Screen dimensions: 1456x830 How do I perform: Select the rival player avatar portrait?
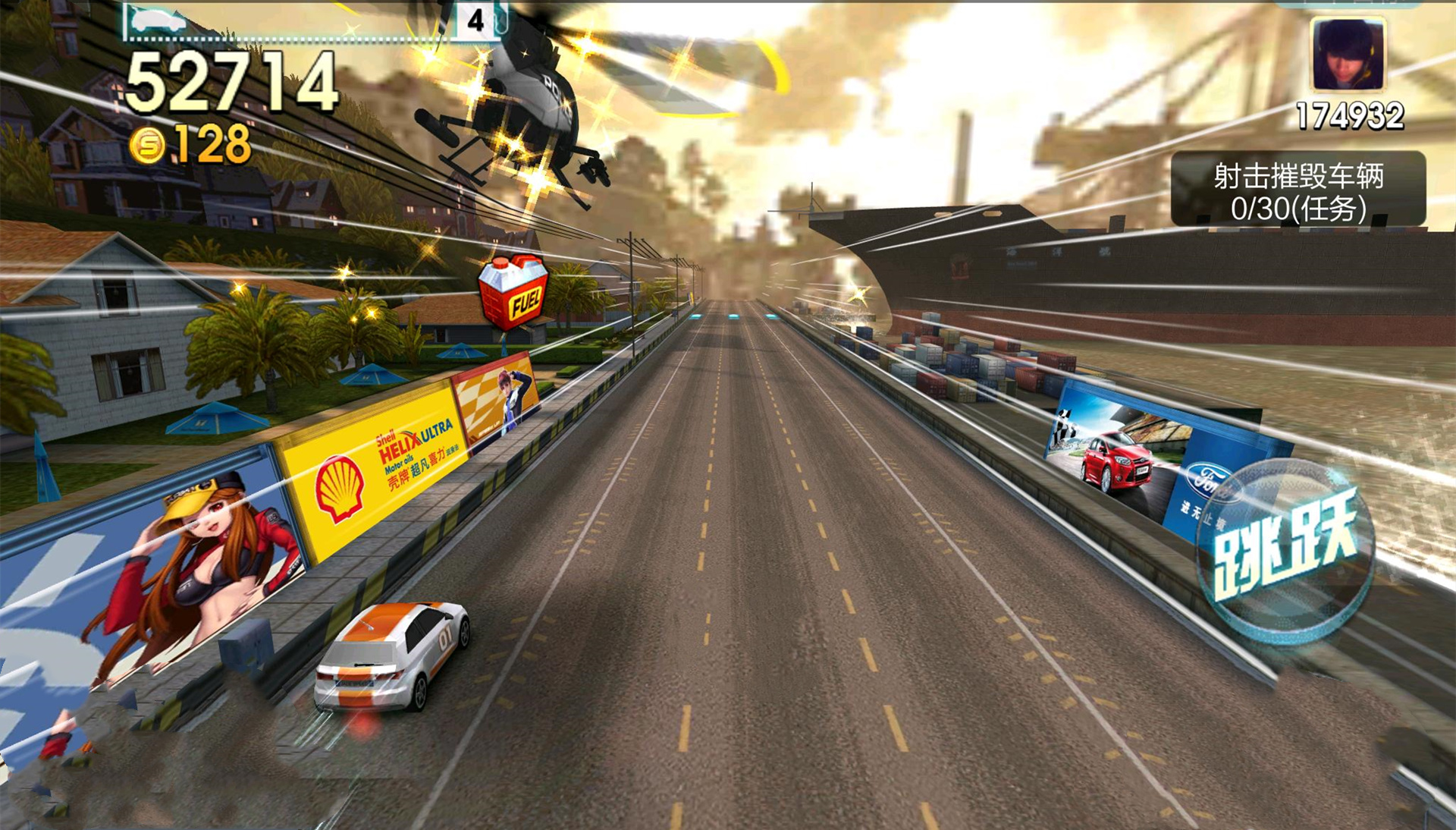pos(1348,55)
